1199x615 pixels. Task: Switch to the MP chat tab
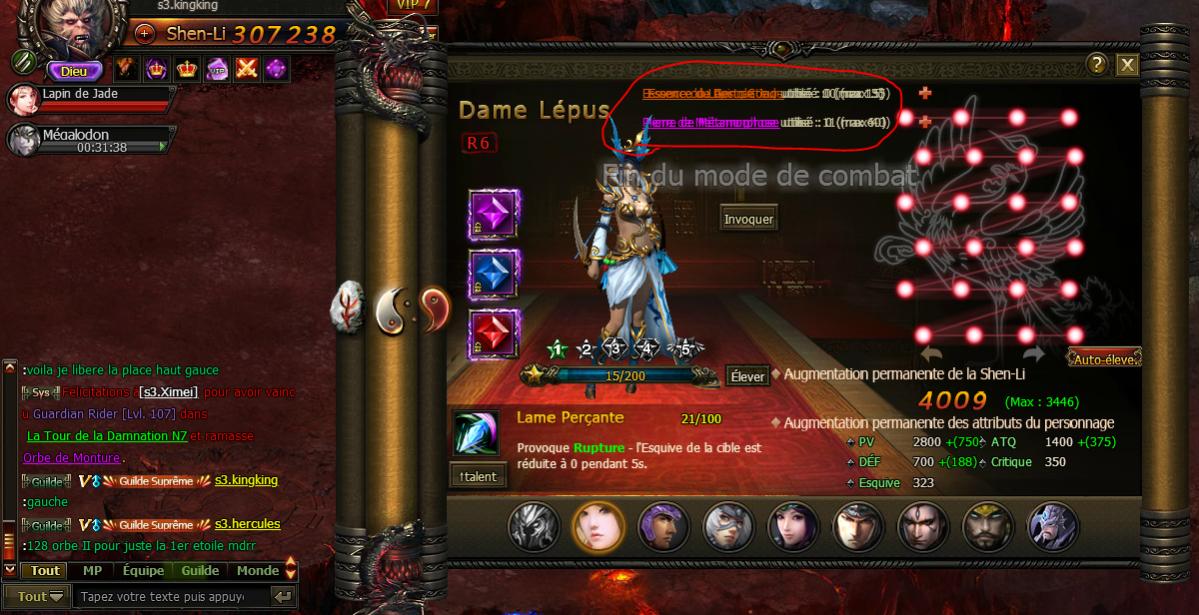92,570
